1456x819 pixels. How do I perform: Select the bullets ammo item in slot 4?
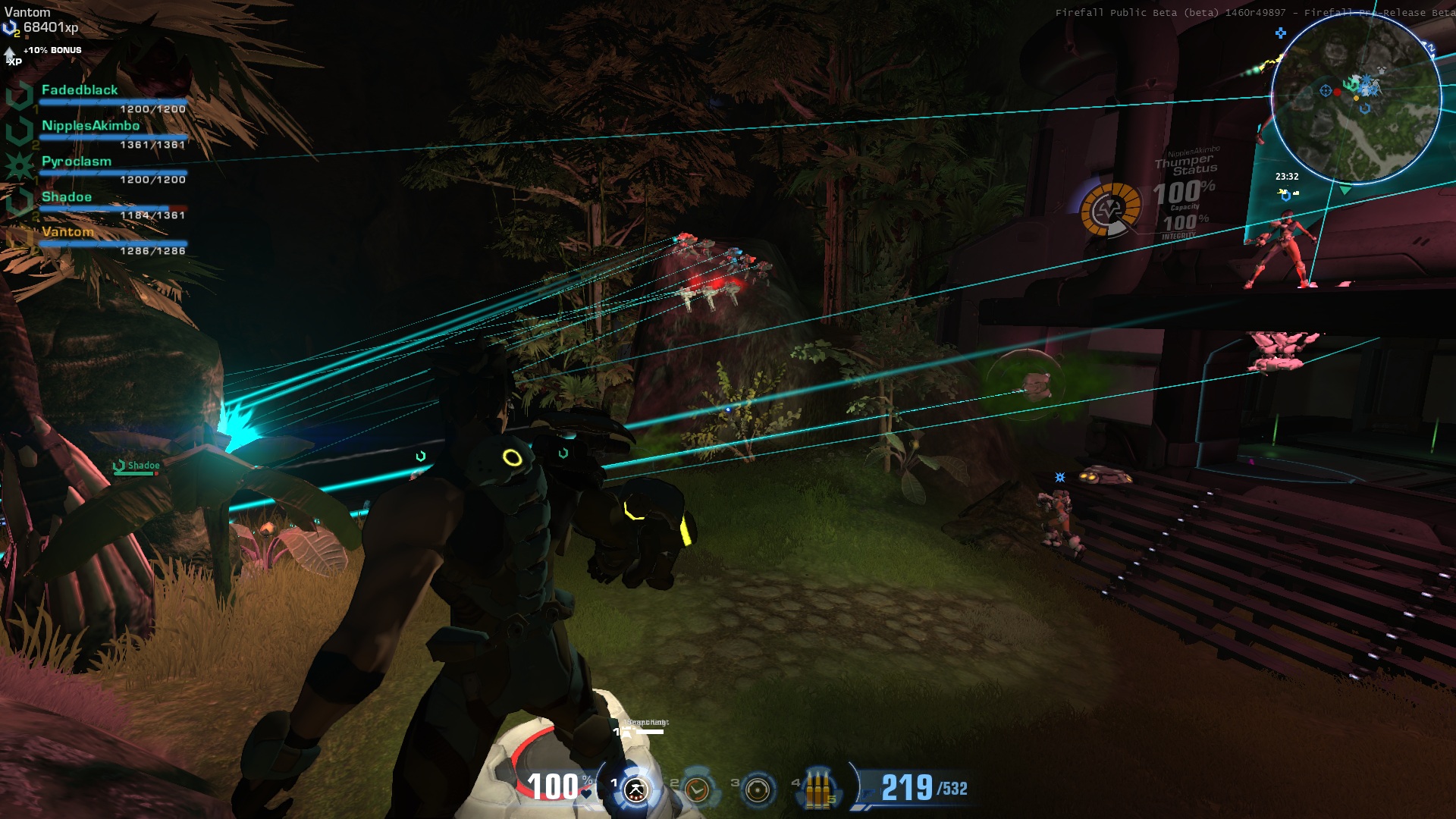pyautogui.click(x=817, y=789)
